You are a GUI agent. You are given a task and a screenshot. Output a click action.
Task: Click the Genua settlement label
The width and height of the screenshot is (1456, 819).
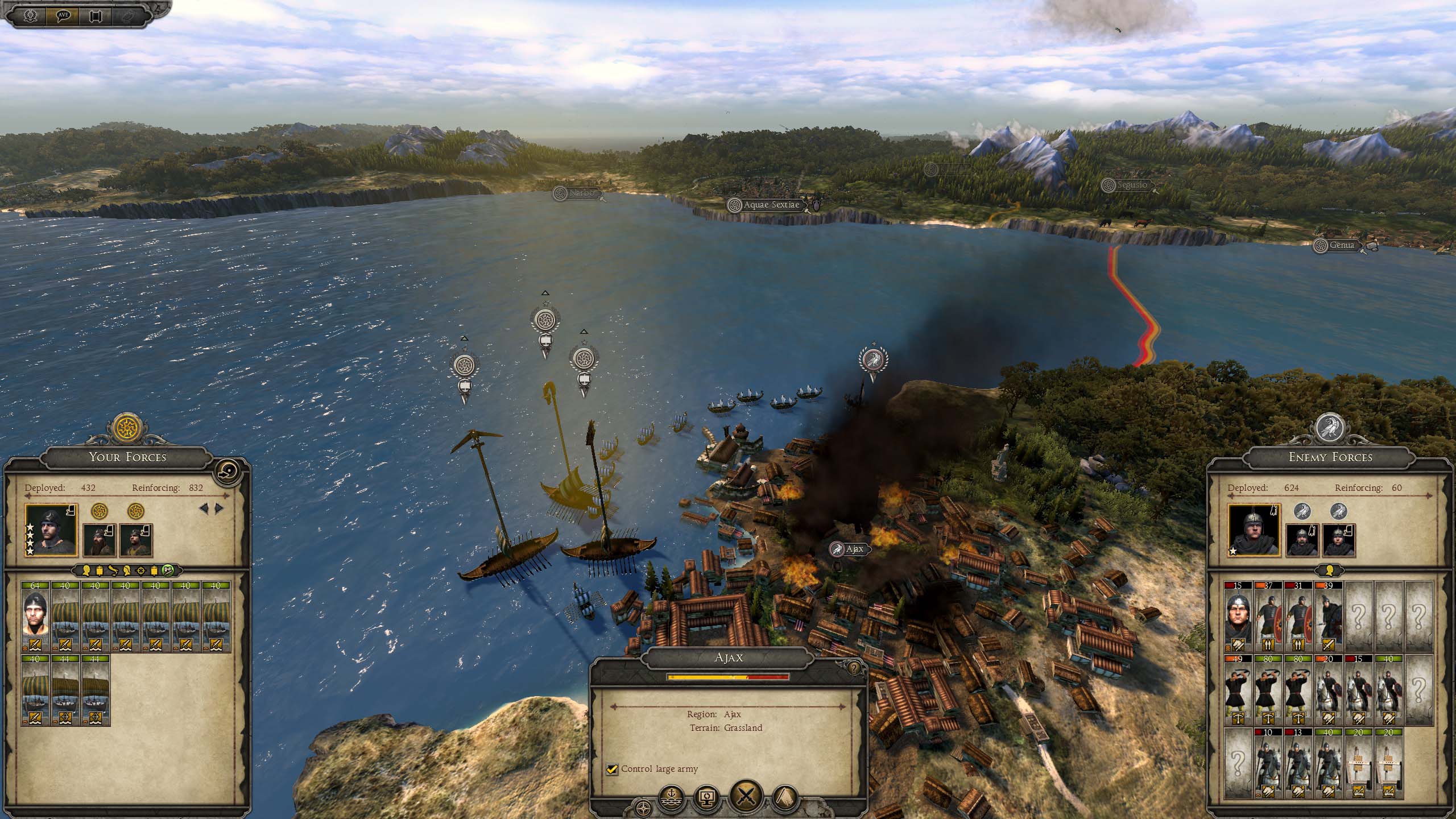[x=1341, y=246]
